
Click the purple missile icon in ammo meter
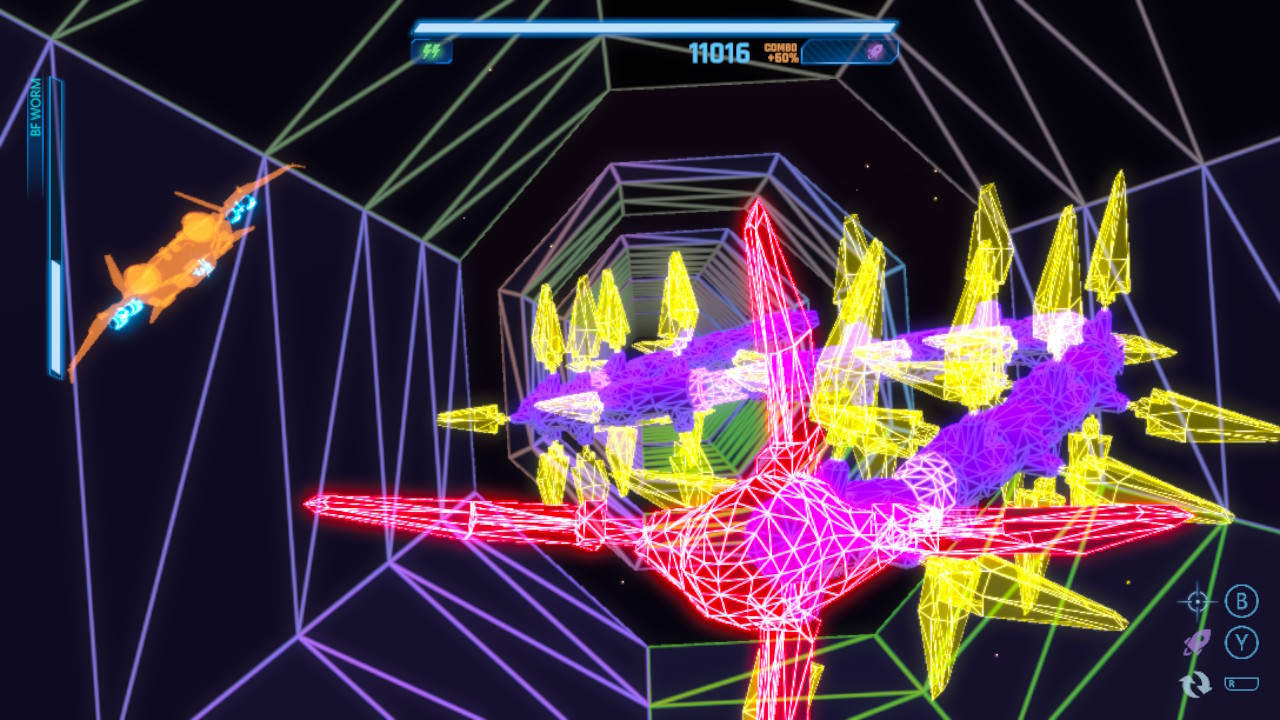pos(873,52)
